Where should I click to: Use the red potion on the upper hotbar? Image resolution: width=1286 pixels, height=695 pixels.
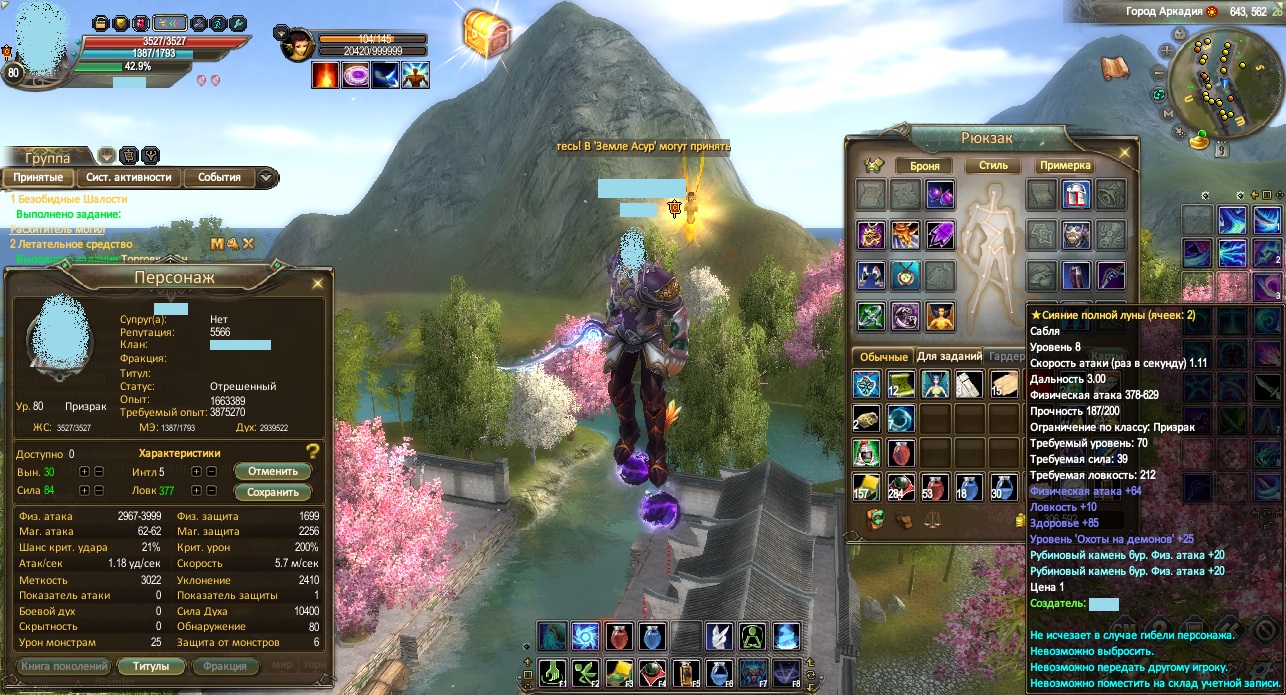point(618,636)
